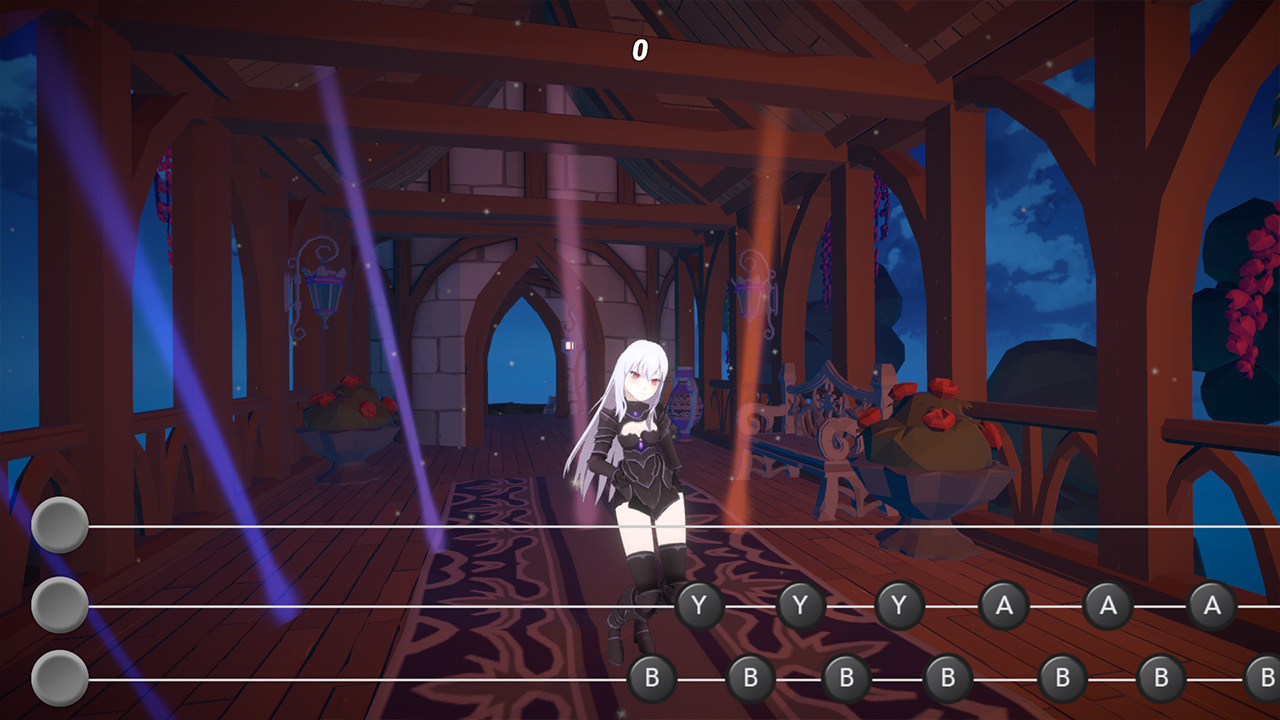The width and height of the screenshot is (1280, 720).
Task: Select the fifth B note button
Action: pyautogui.click(x=1066, y=676)
